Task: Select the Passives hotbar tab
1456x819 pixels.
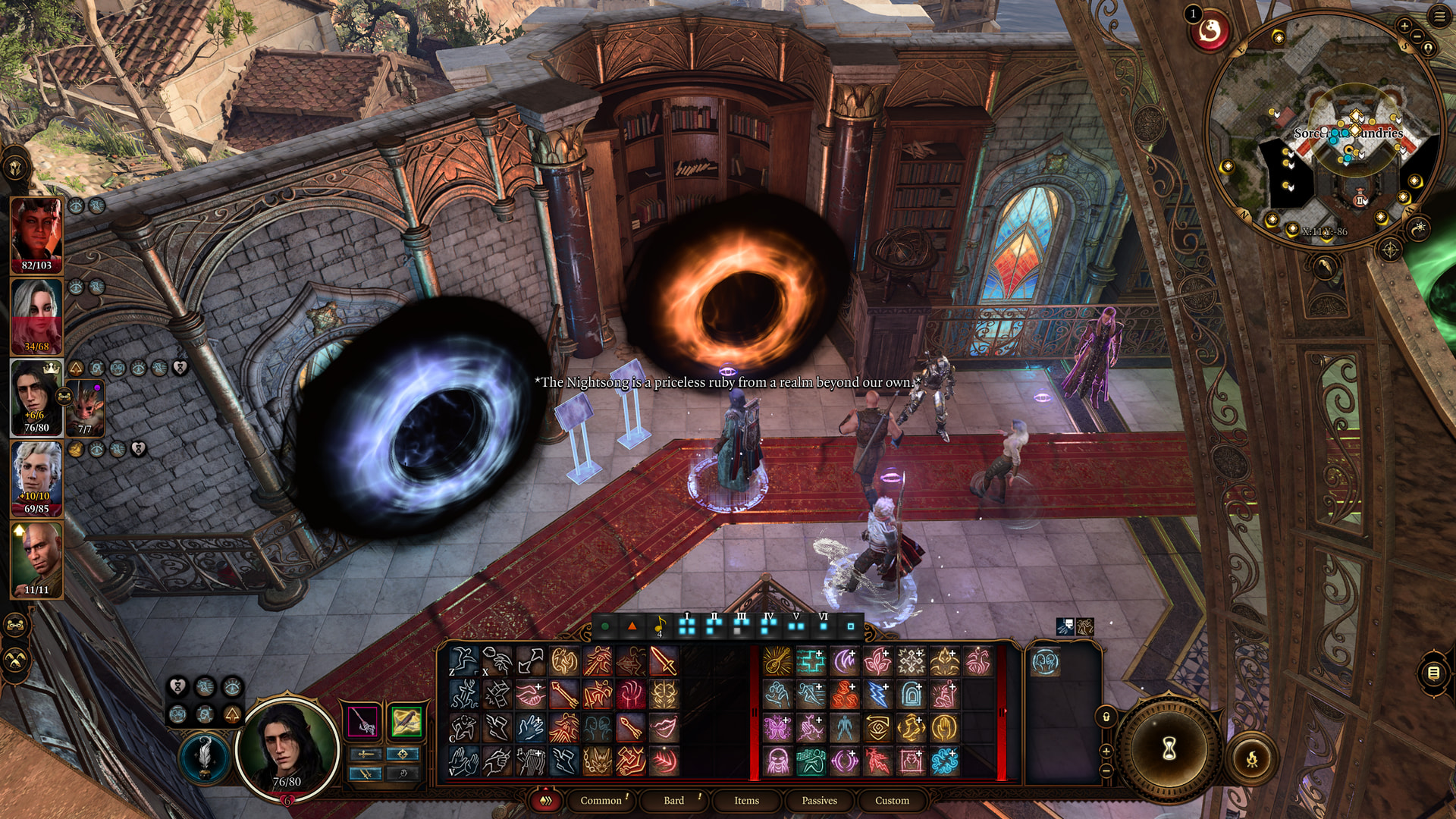Action: (x=819, y=800)
